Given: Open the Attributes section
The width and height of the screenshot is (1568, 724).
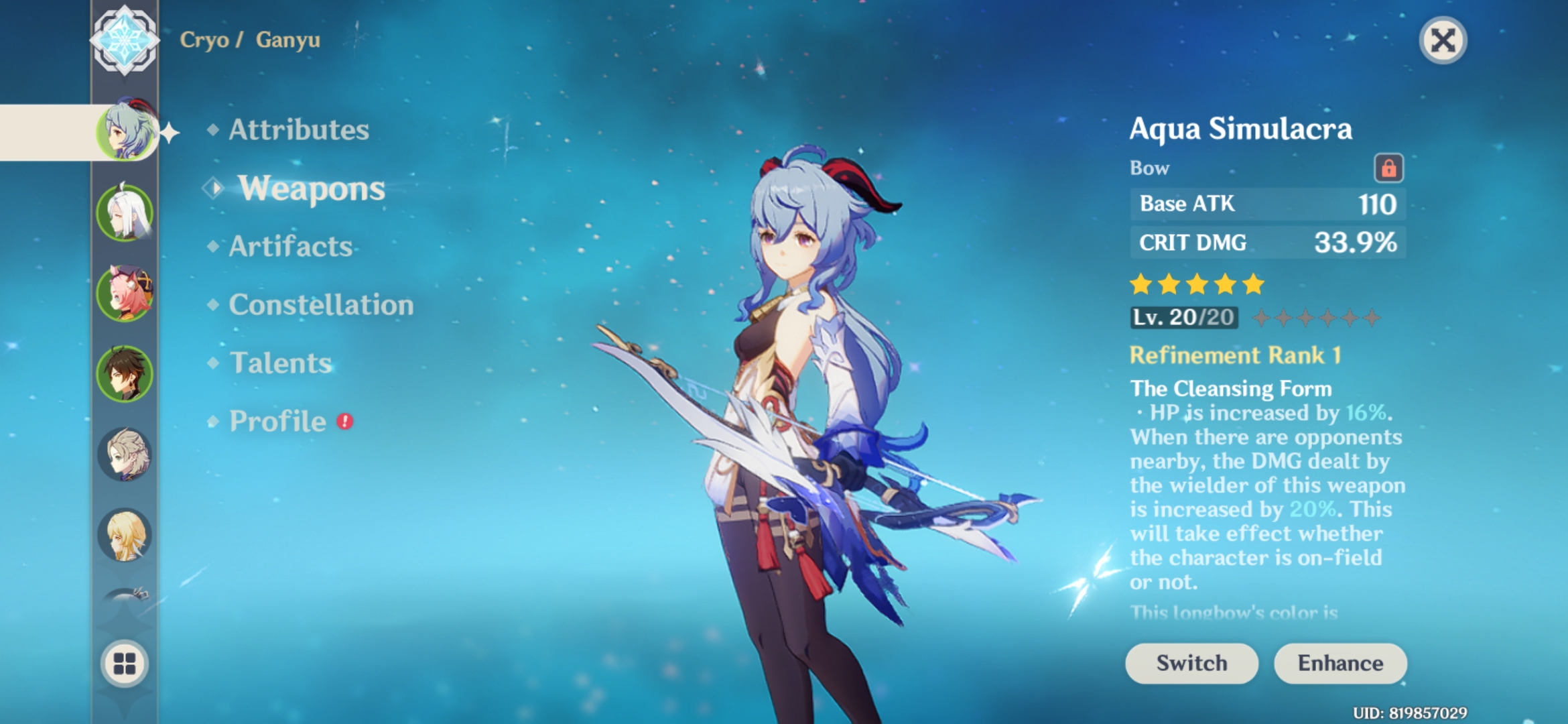Looking at the screenshot, I should click(298, 130).
